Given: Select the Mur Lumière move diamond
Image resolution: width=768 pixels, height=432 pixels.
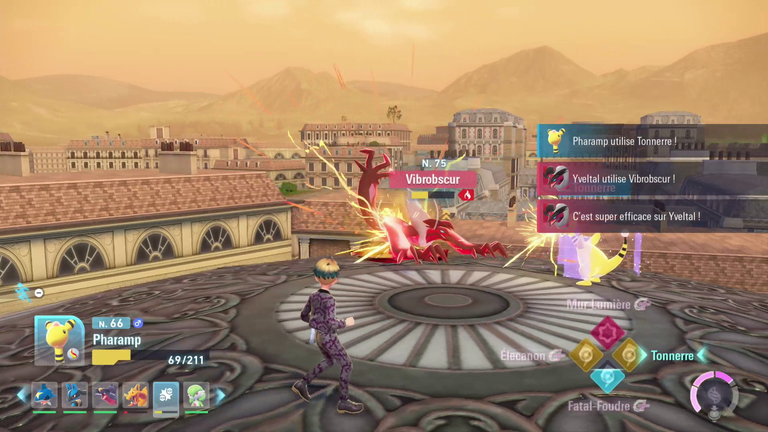Looking at the screenshot, I should click(607, 331).
